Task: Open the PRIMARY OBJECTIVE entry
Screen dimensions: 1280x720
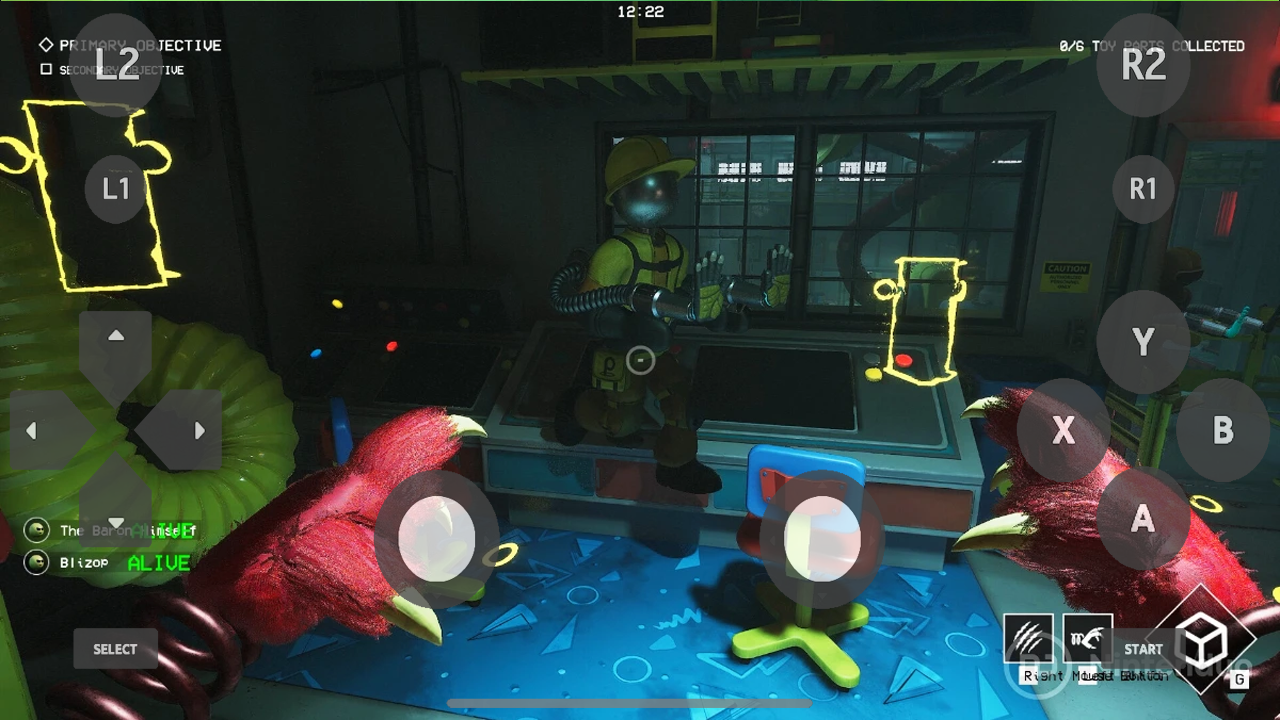Action: pos(139,45)
